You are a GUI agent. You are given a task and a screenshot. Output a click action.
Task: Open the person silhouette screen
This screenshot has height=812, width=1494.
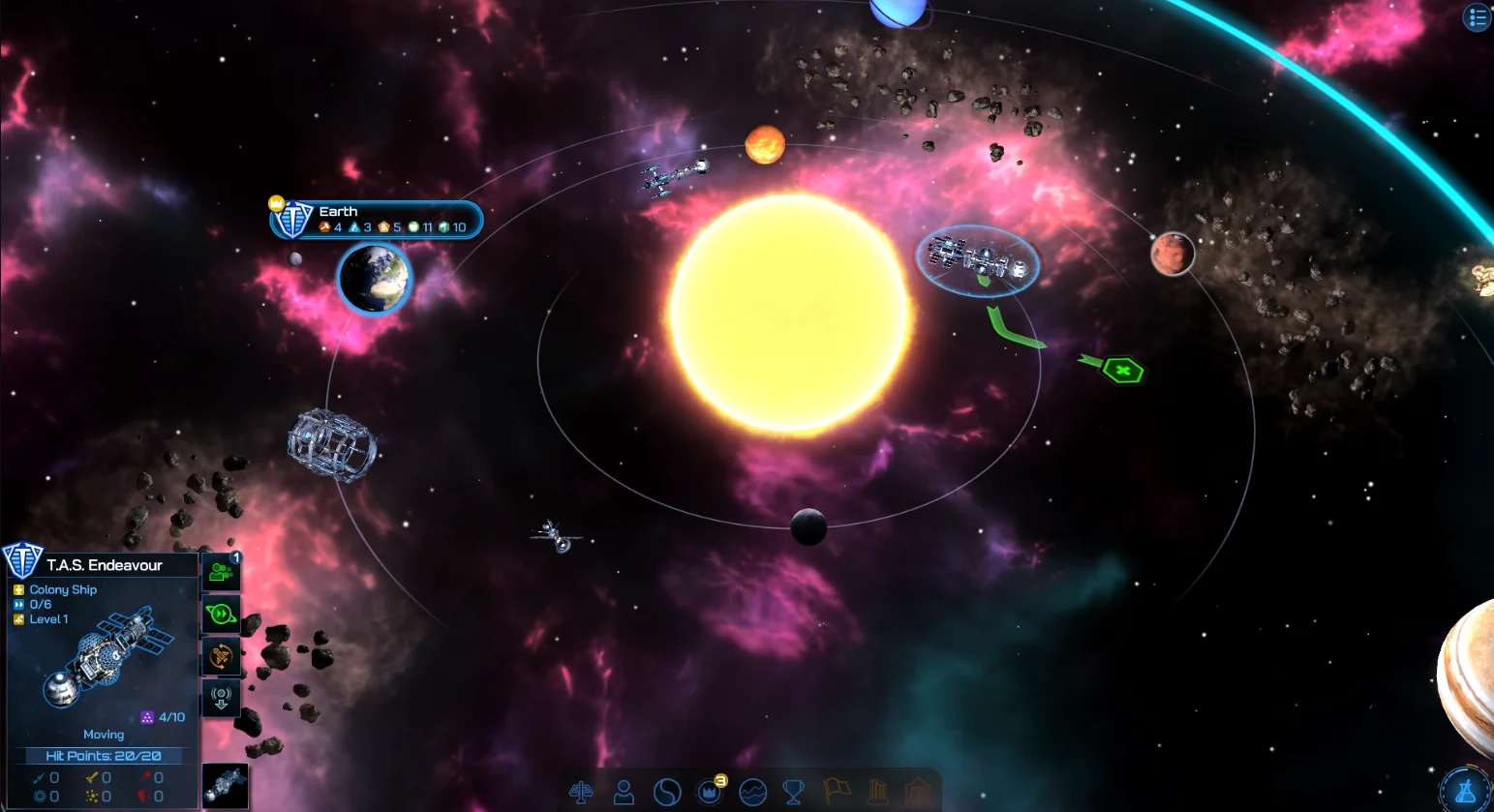[625, 793]
